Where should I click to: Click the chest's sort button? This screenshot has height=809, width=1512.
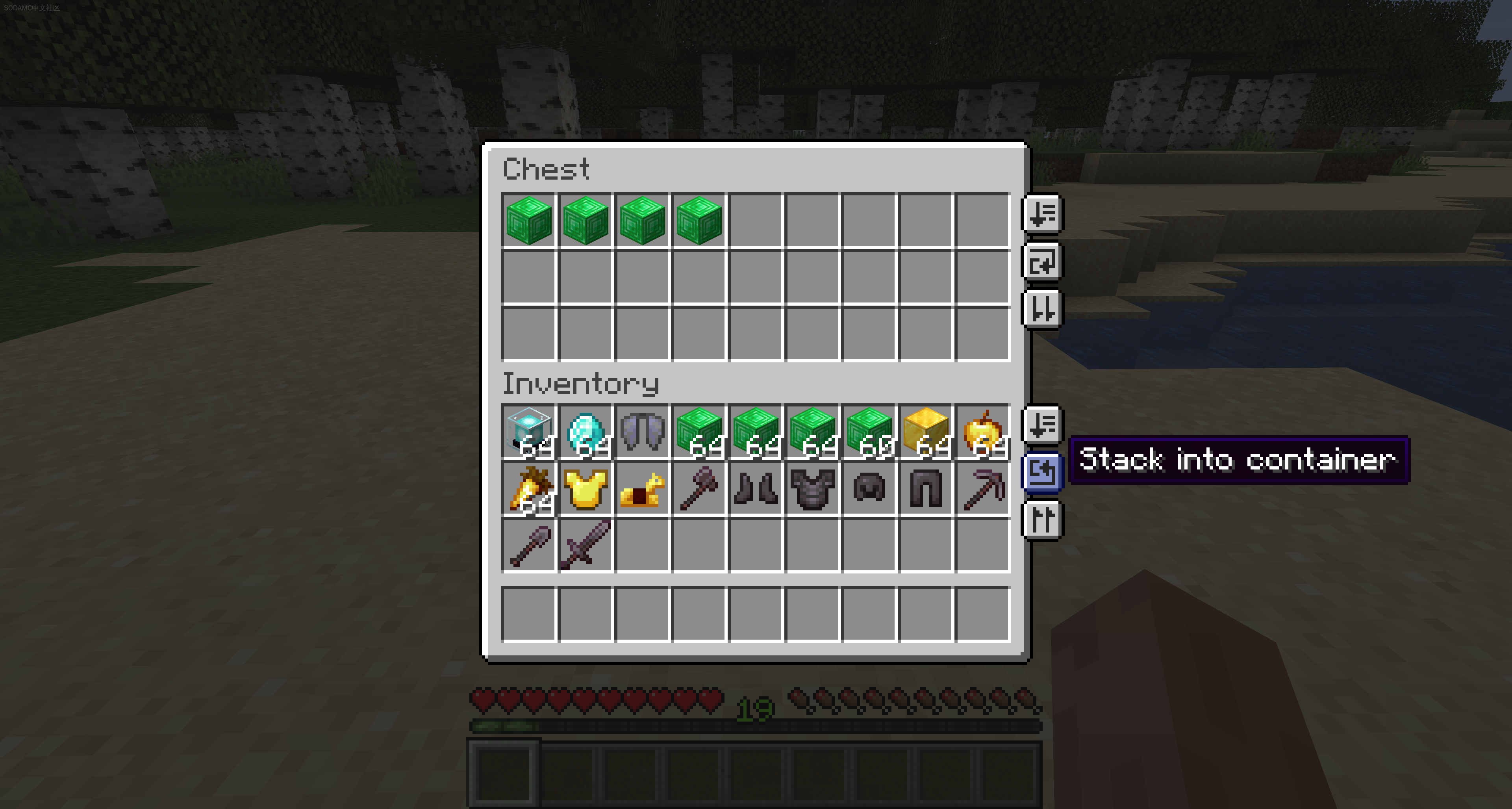click(1042, 214)
